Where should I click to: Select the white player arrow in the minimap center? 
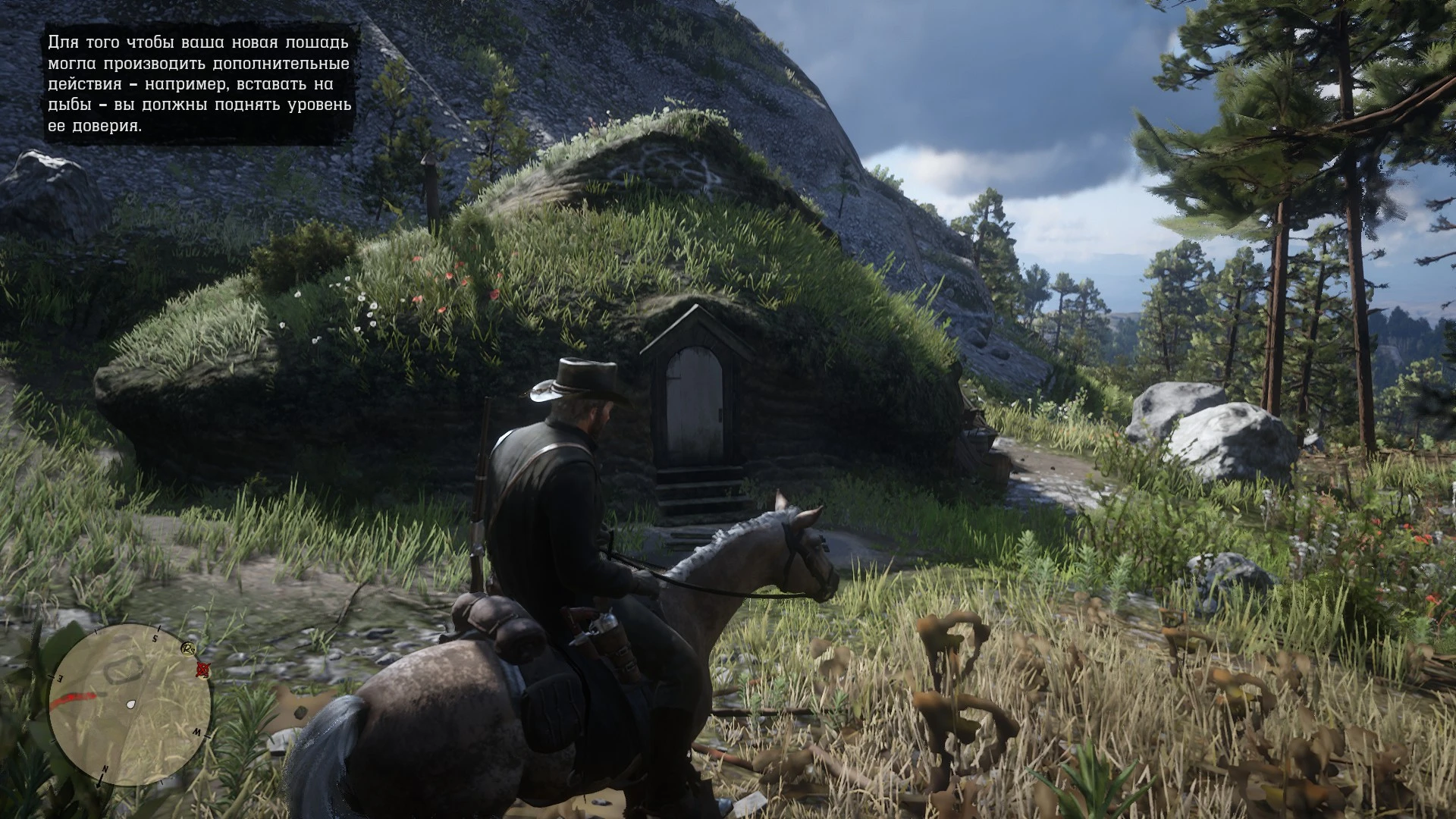click(x=131, y=704)
